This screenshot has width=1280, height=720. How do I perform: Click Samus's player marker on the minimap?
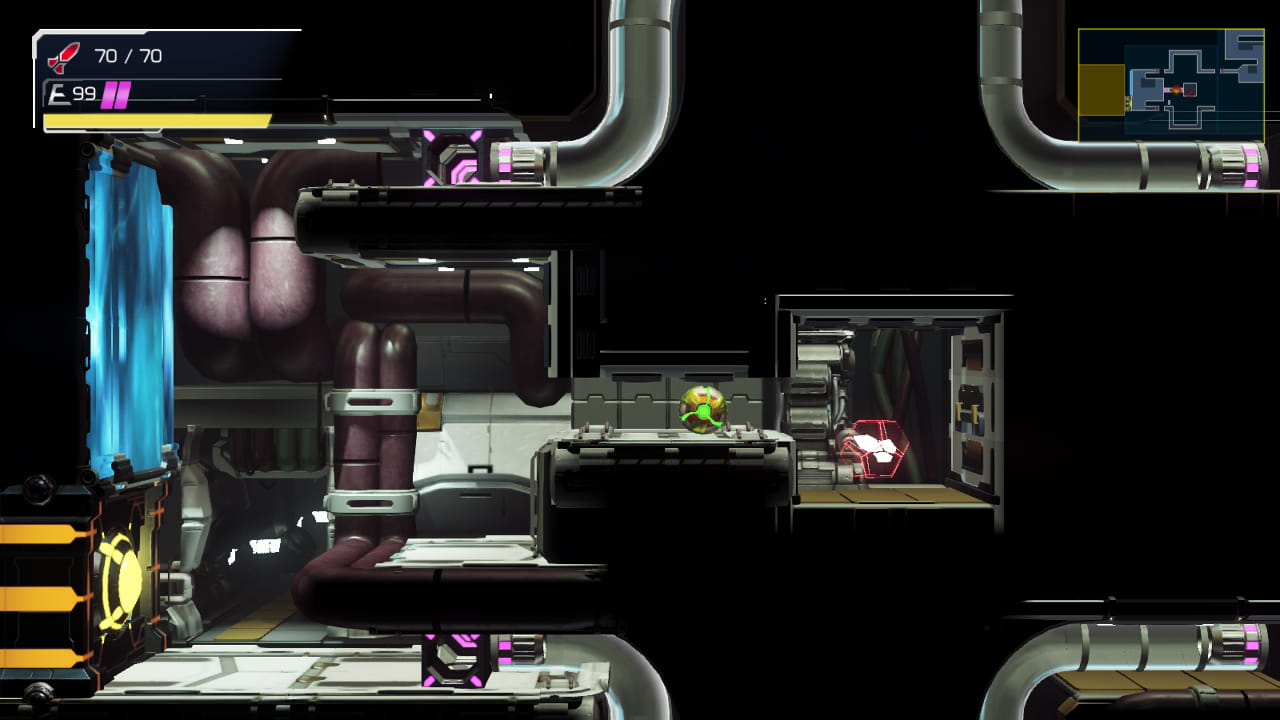1176,90
